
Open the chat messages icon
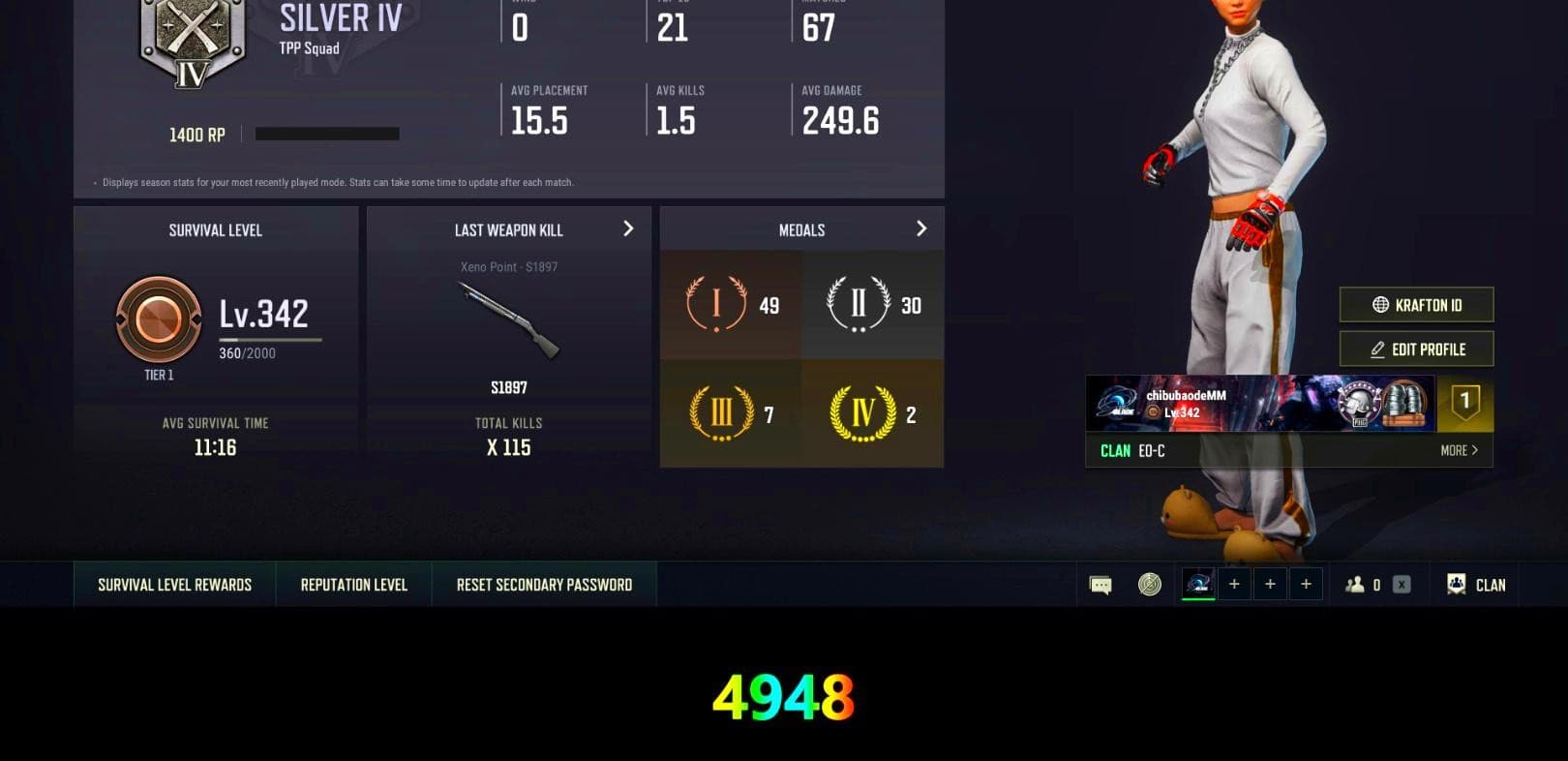1101,584
